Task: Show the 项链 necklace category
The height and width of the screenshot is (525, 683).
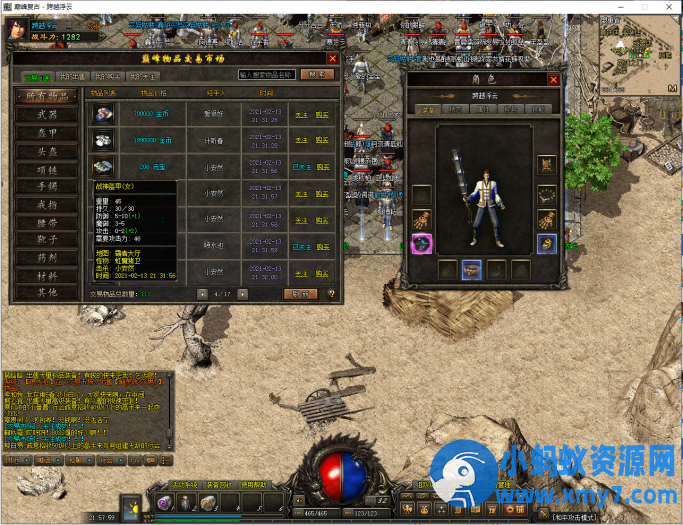Action: [45, 168]
